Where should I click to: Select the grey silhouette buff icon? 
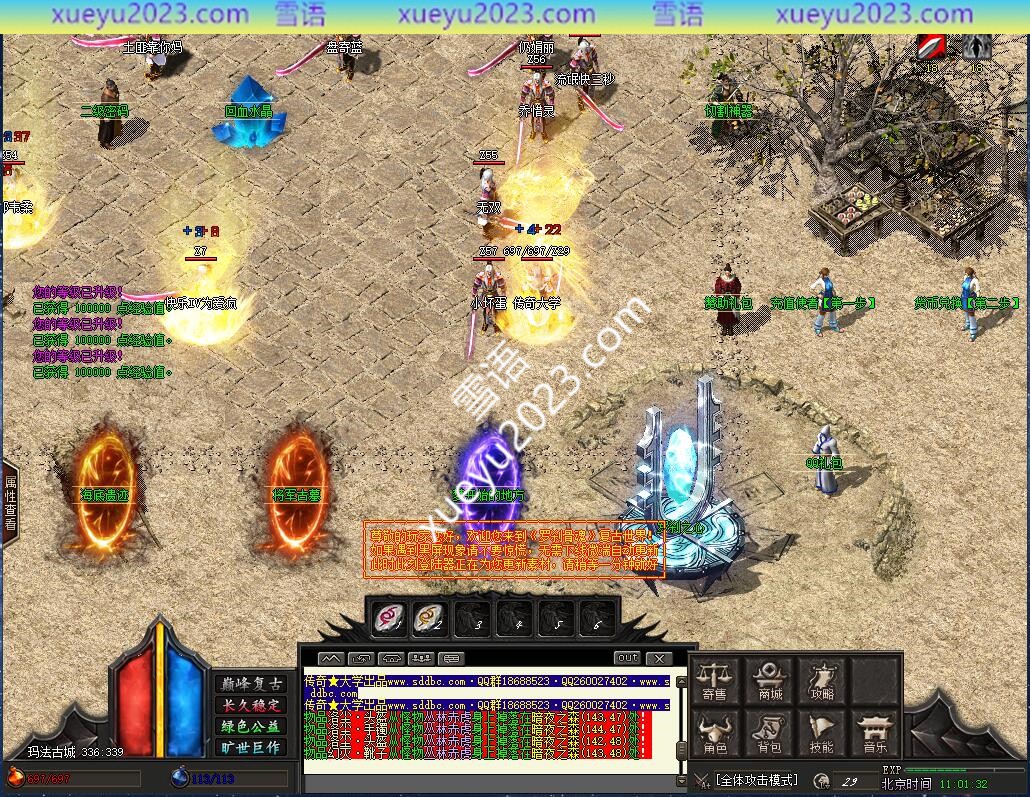click(978, 47)
